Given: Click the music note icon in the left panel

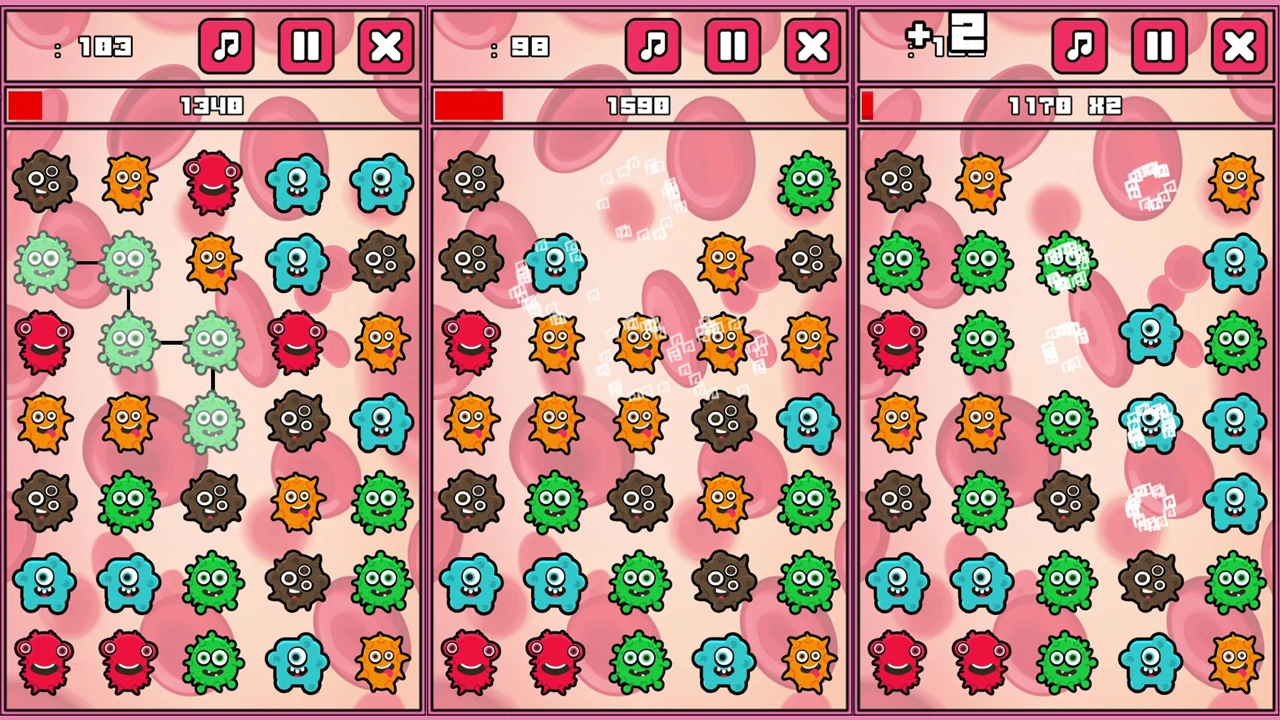Looking at the screenshot, I should coord(226,46).
